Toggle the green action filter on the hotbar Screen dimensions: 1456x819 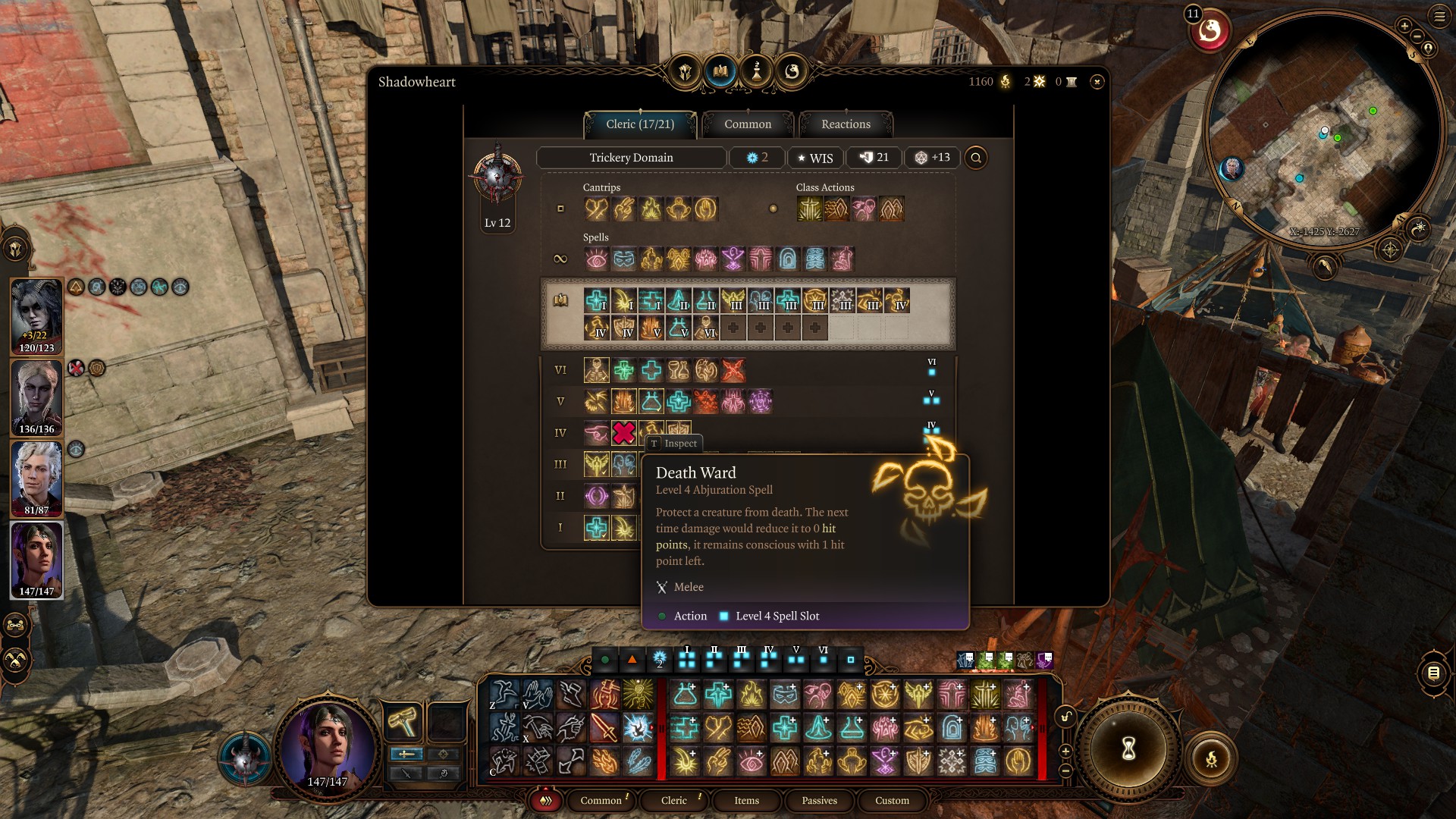click(x=604, y=660)
